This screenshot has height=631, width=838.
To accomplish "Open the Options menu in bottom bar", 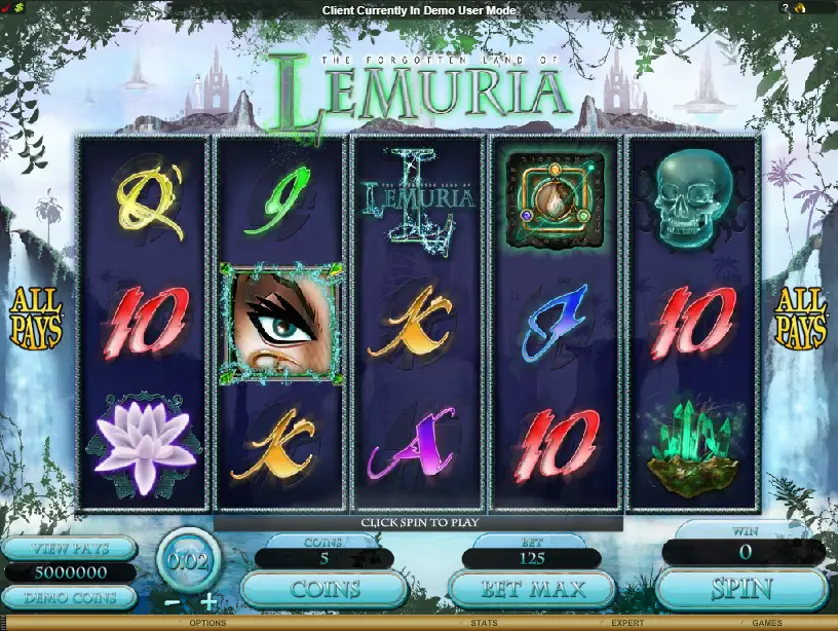I will (x=207, y=623).
